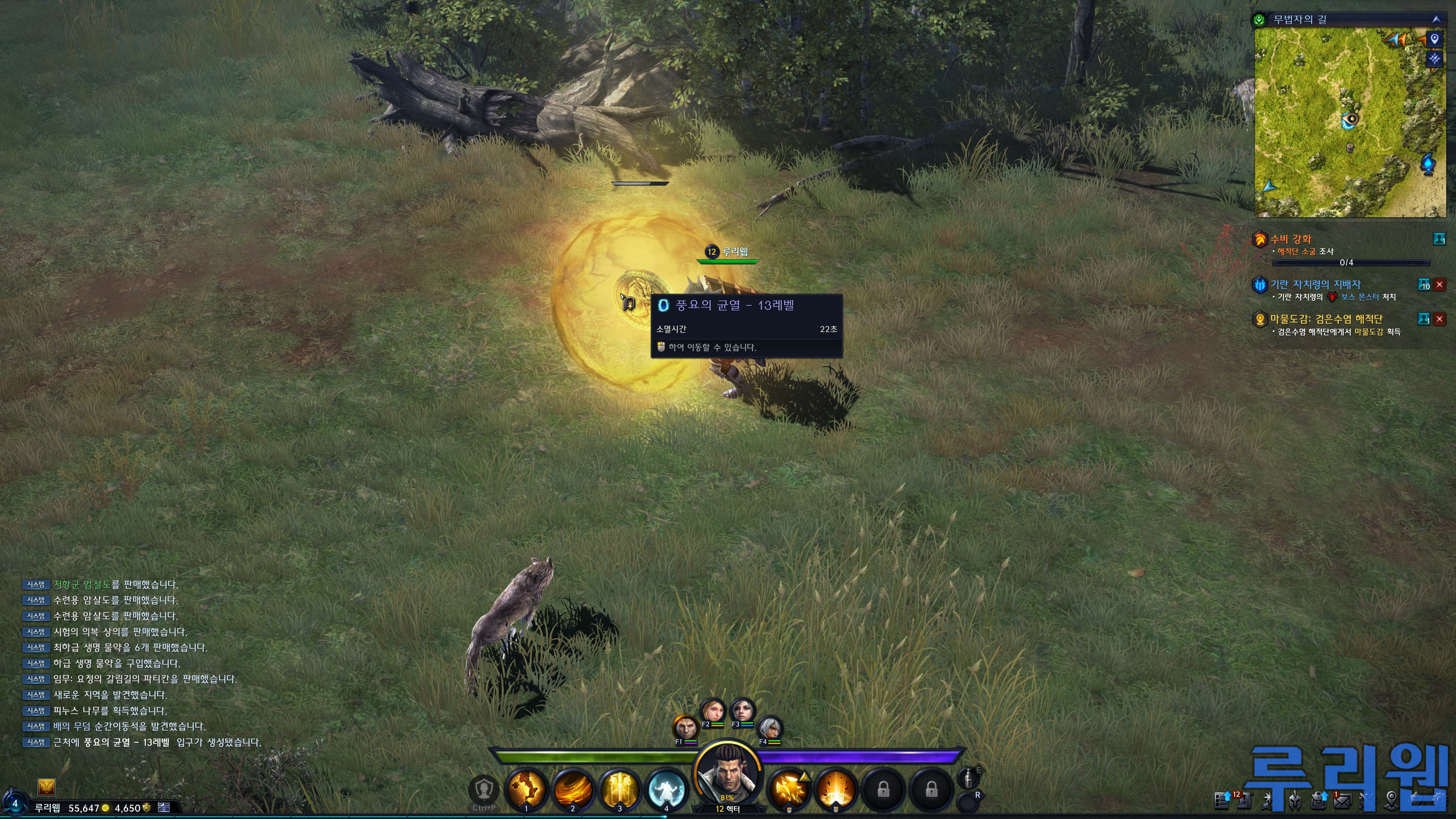Select the 수비 강화 quest in the tracker

(1291, 239)
